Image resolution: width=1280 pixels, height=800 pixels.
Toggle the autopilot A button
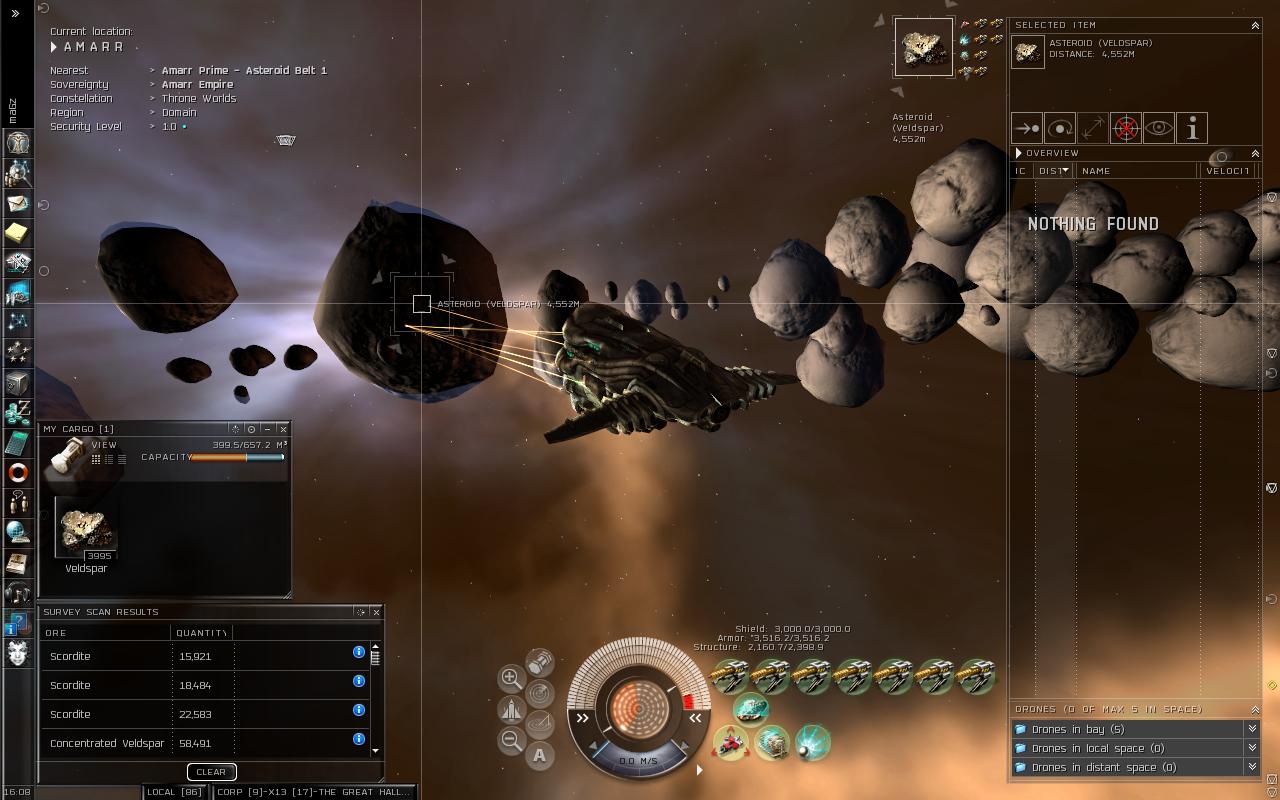539,755
